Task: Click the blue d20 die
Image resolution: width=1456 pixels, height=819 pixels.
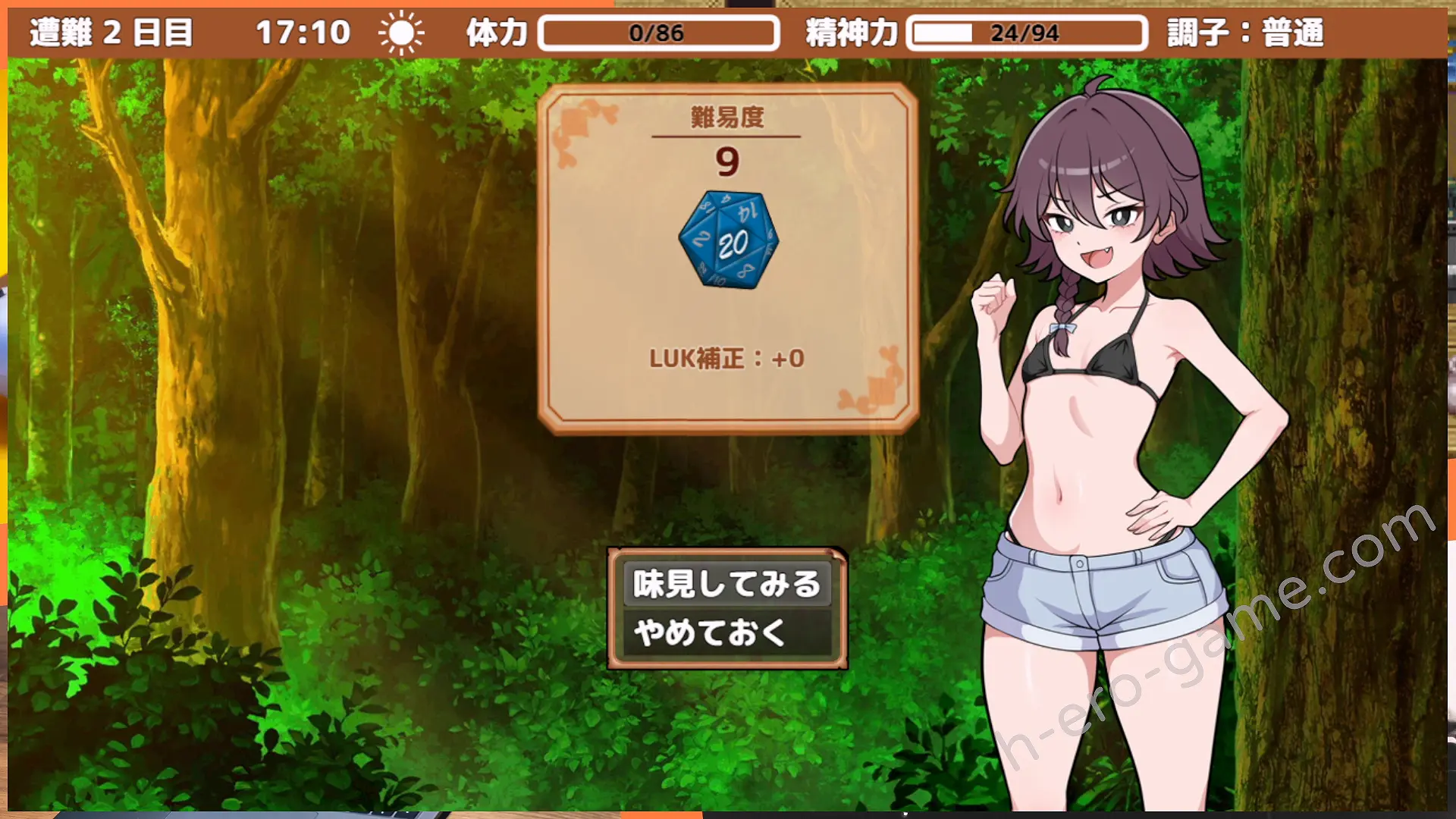Action: tap(729, 240)
